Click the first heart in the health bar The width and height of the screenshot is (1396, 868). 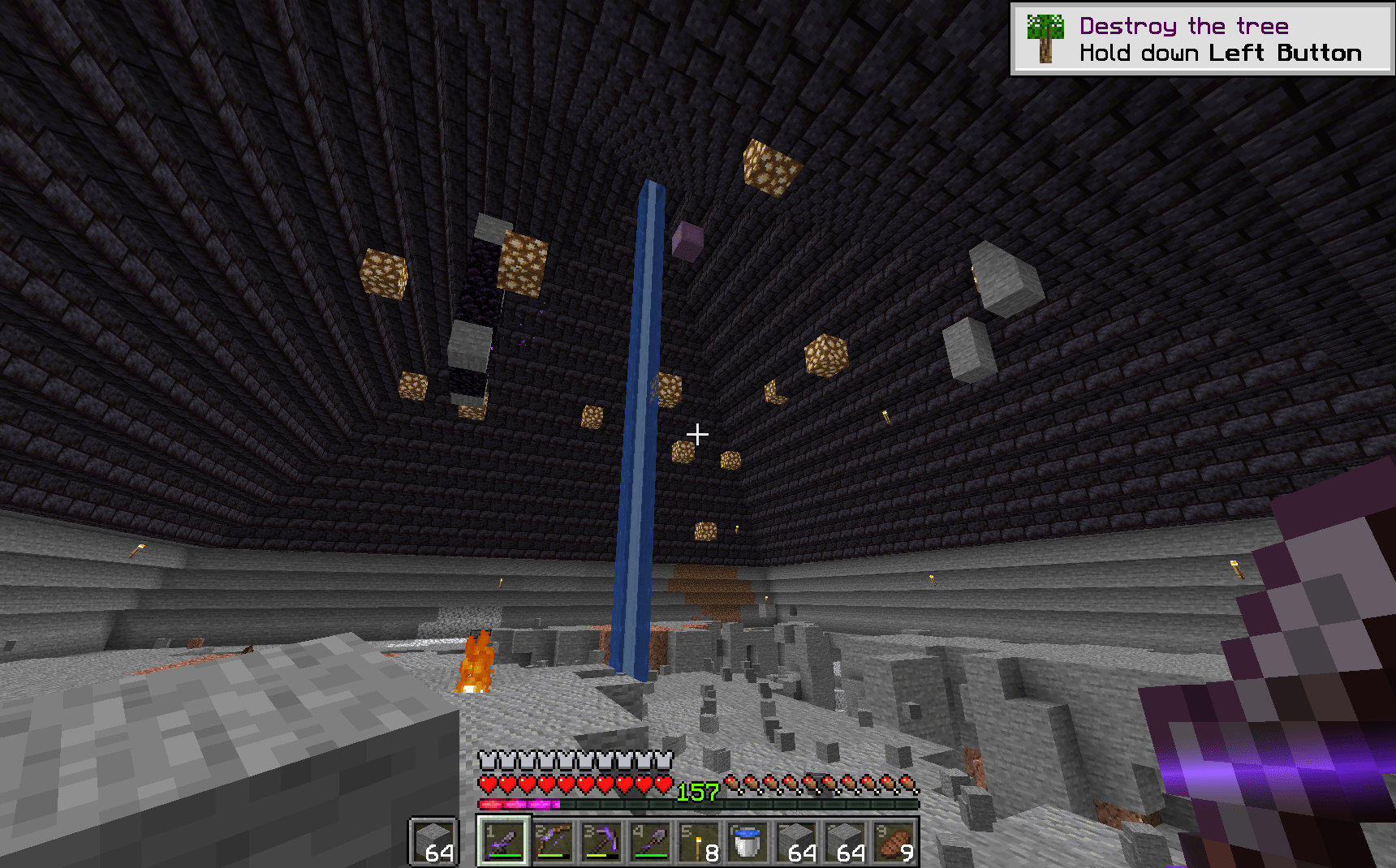pos(488,784)
